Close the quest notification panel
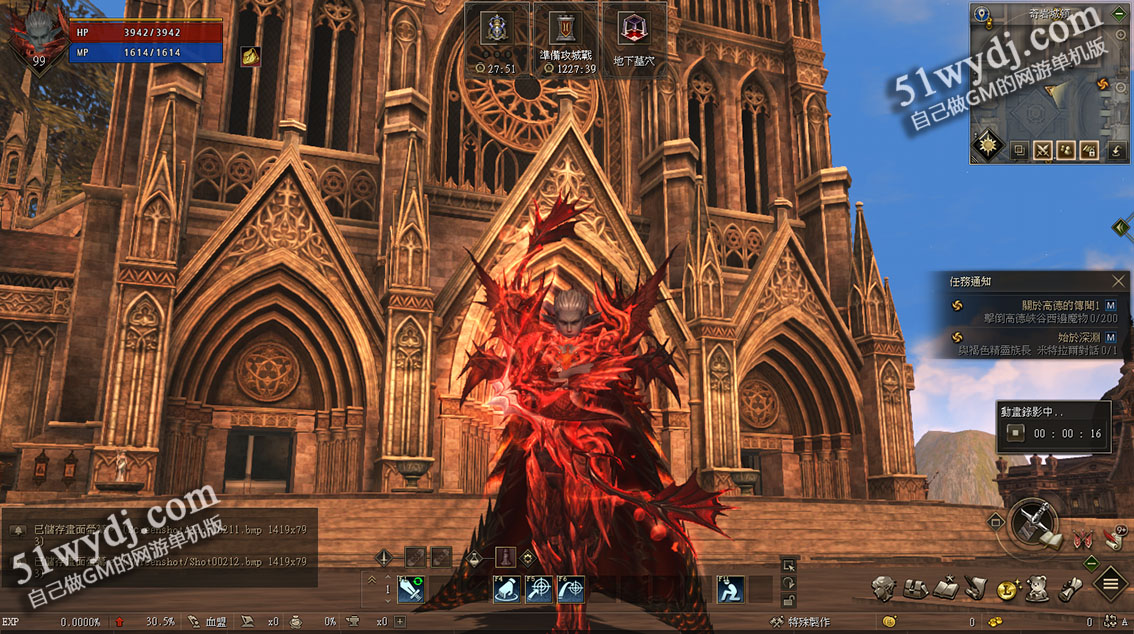 (1119, 282)
